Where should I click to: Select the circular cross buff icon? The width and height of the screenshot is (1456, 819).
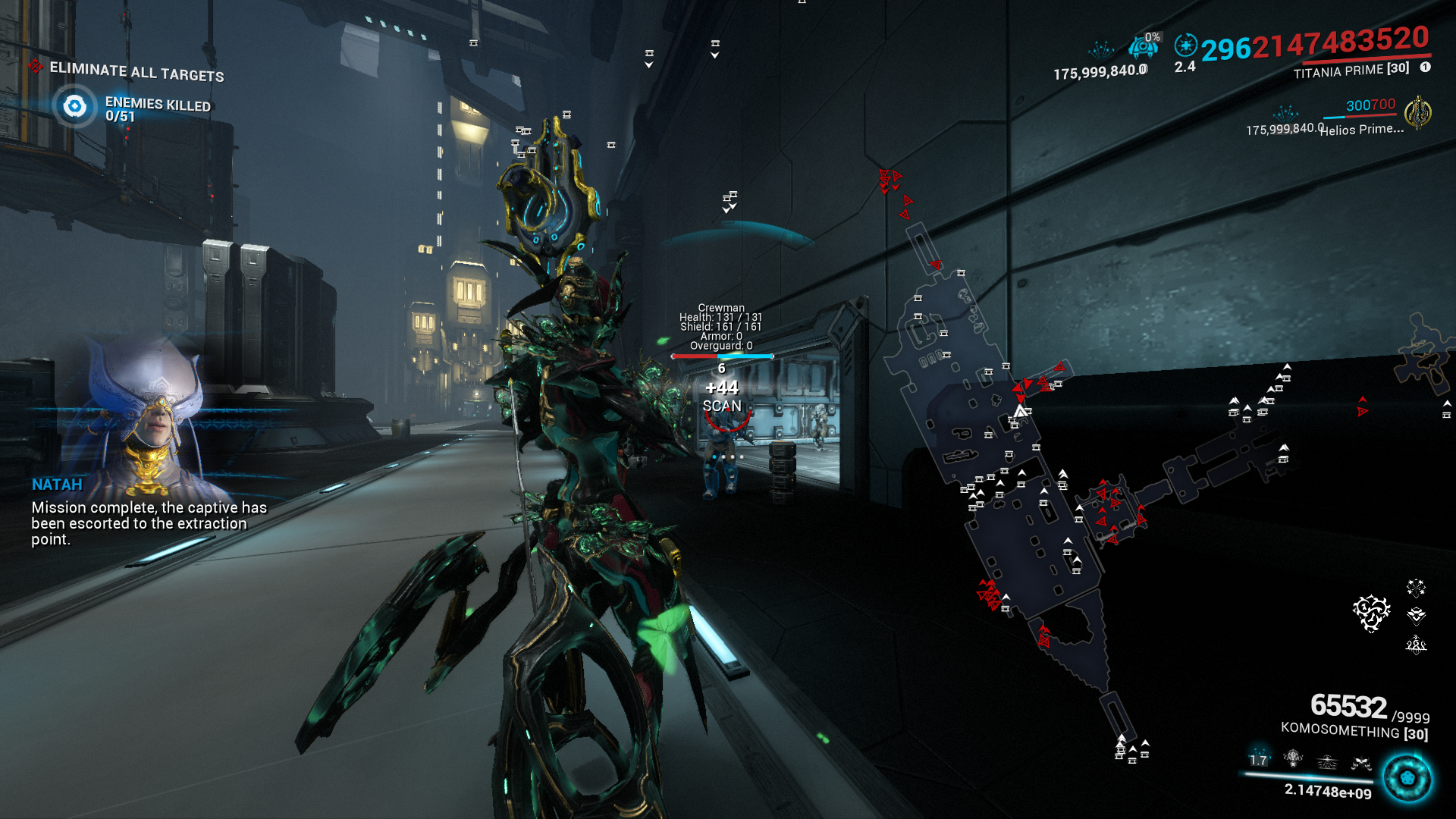(1185, 45)
